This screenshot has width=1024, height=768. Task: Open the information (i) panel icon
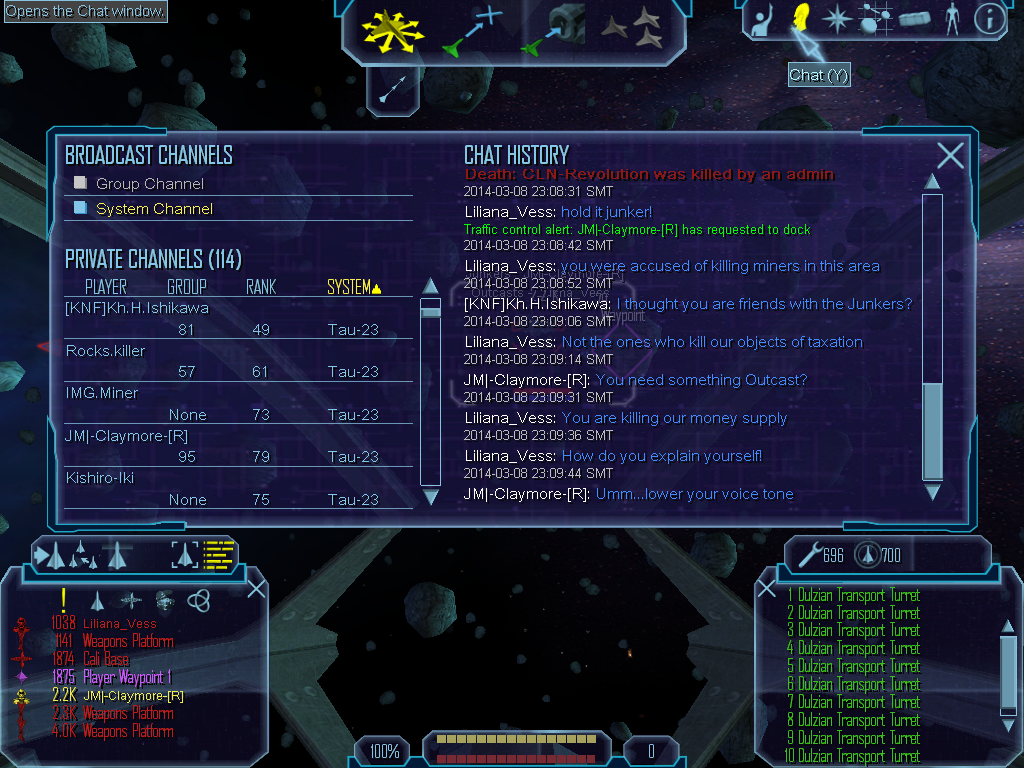click(988, 18)
